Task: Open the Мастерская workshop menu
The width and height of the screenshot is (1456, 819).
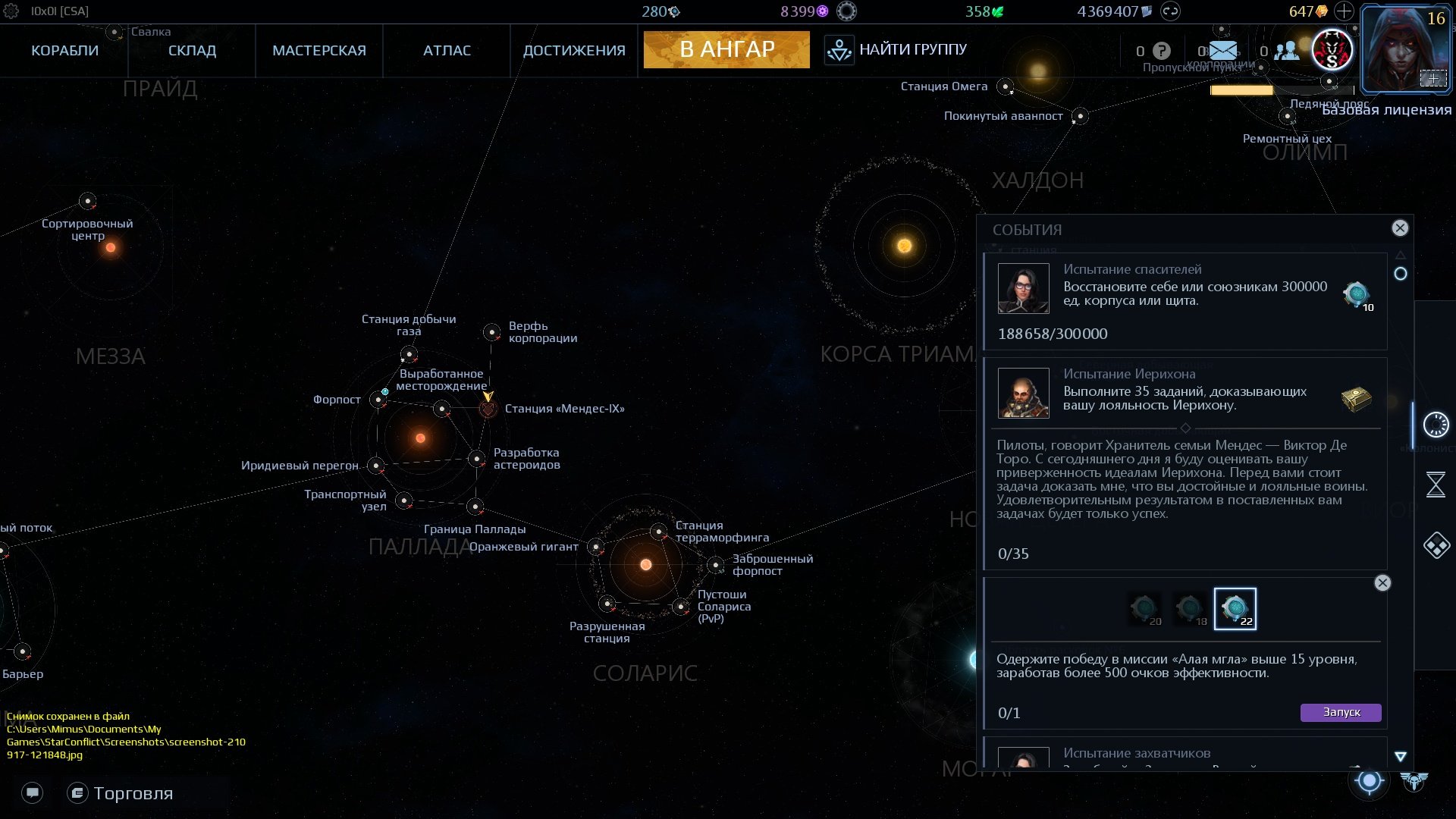Action: (x=318, y=51)
